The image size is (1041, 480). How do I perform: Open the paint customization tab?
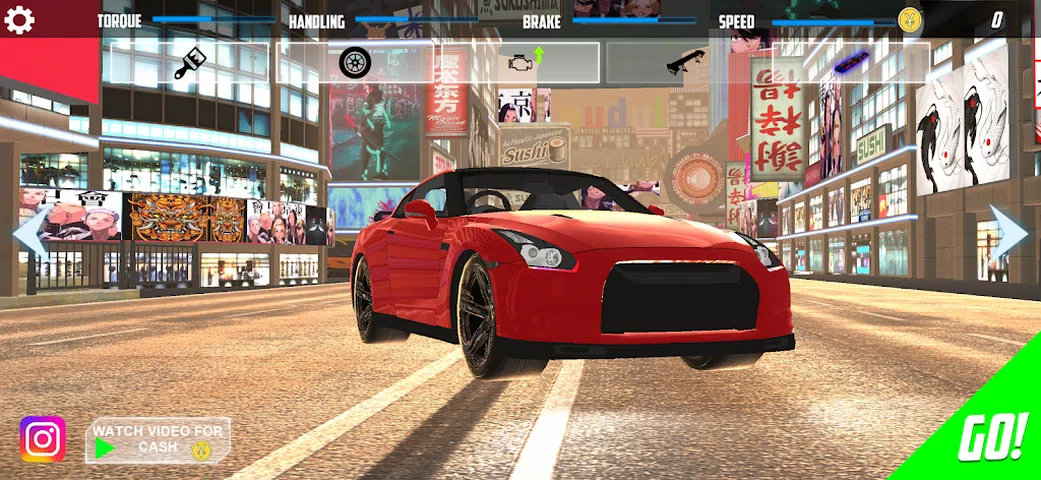point(189,63)
